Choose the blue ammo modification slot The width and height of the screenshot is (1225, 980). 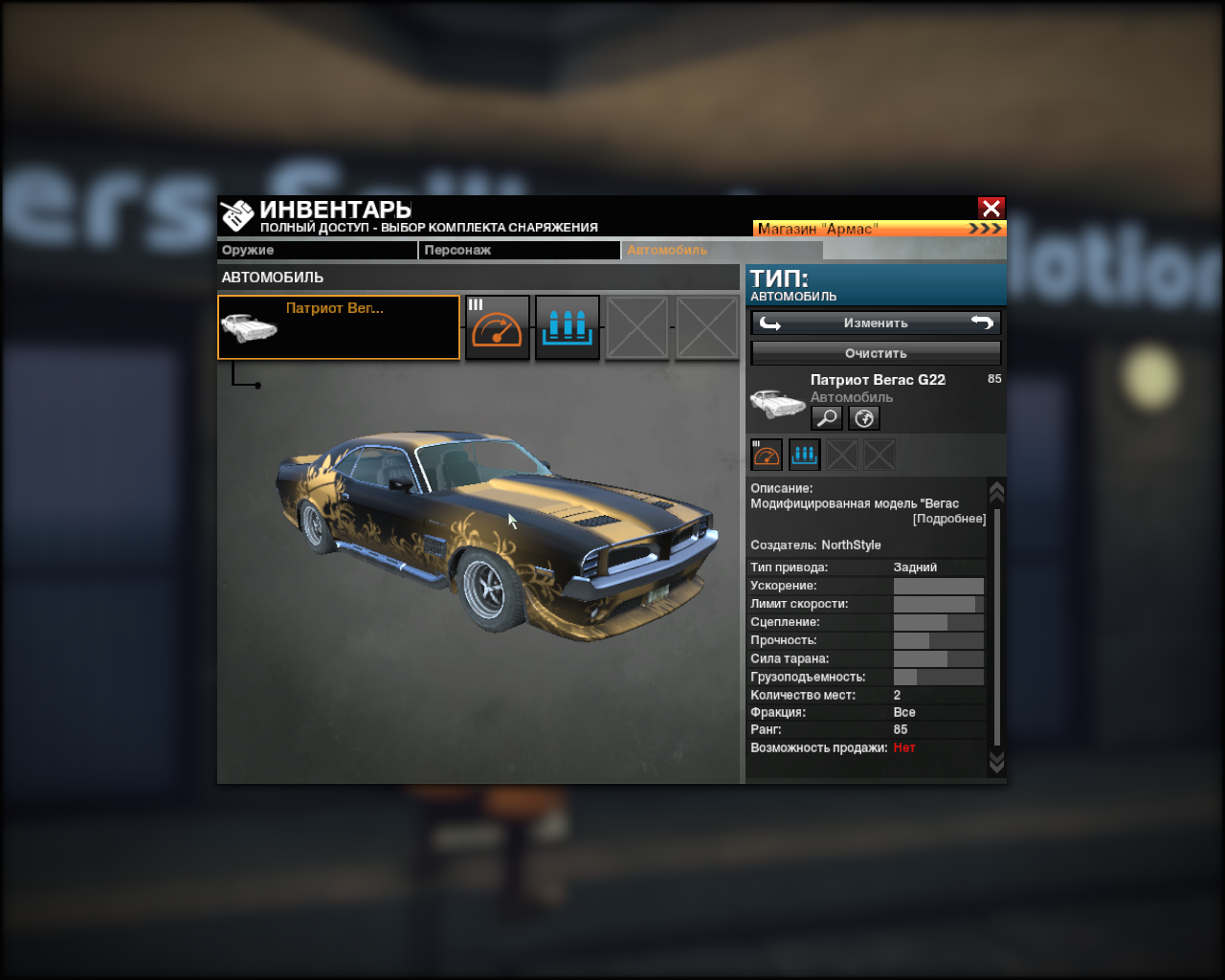coord(568,327)
